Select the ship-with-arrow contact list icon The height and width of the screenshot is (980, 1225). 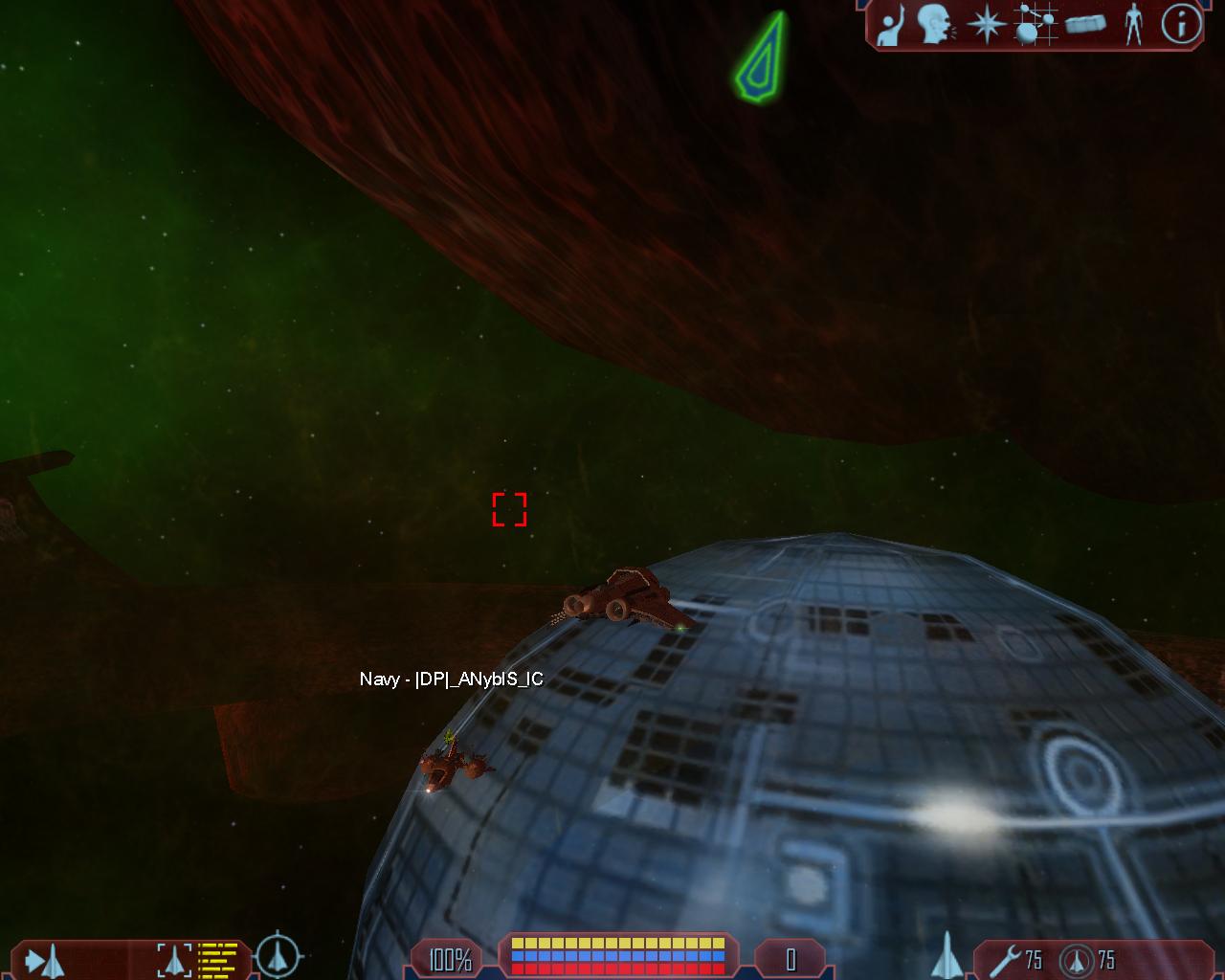45,959
